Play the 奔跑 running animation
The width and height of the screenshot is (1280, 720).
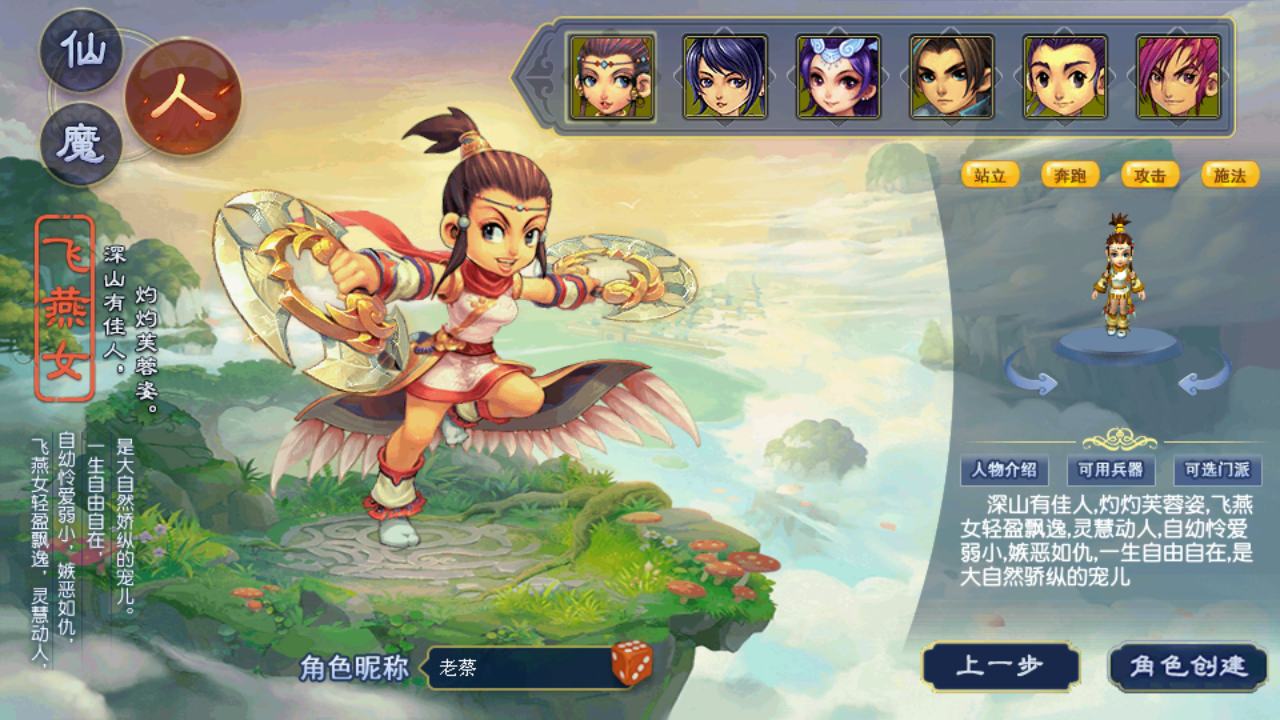(1070, 175)
